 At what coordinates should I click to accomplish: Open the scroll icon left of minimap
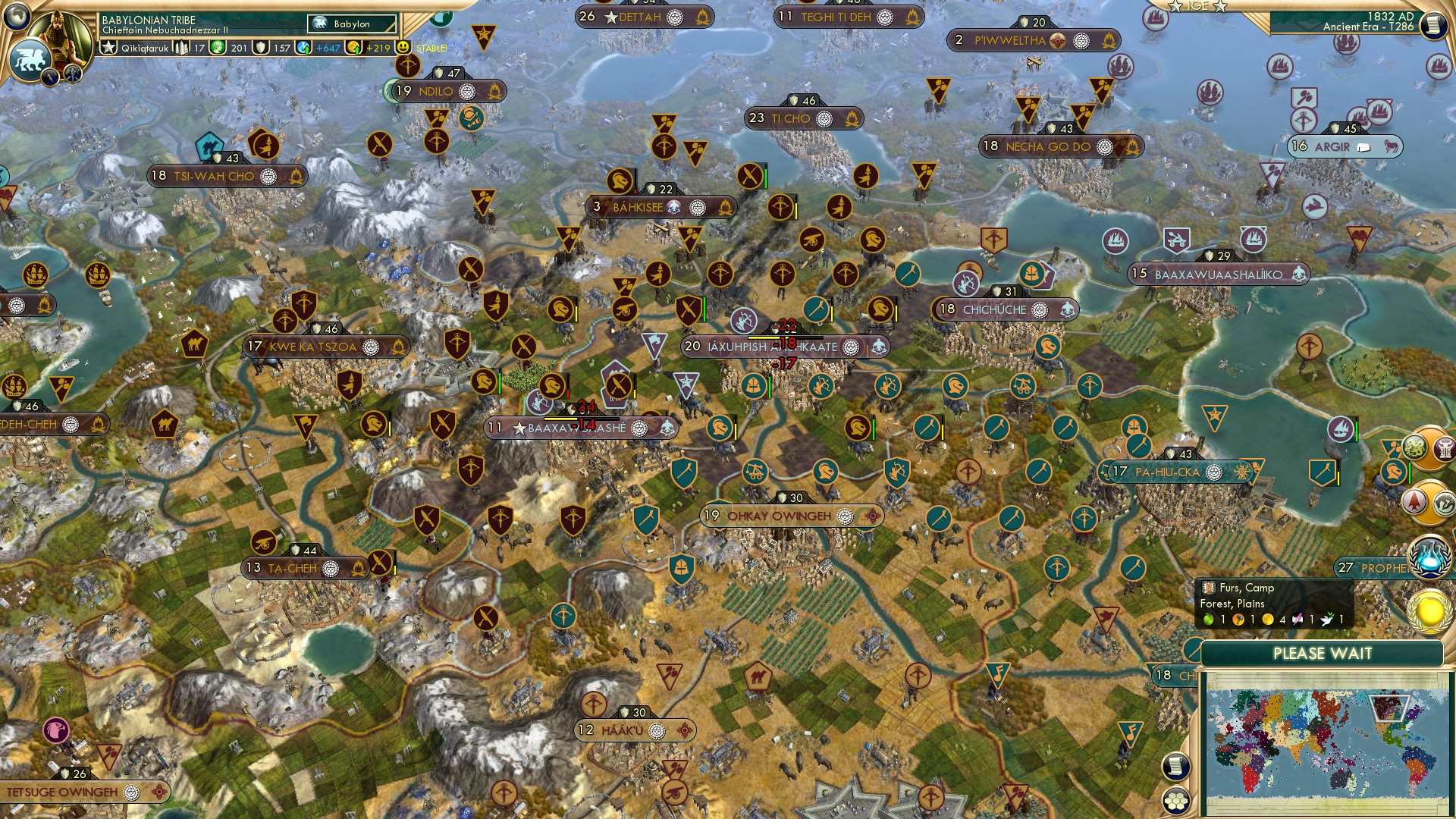(x=1174, y=767)
